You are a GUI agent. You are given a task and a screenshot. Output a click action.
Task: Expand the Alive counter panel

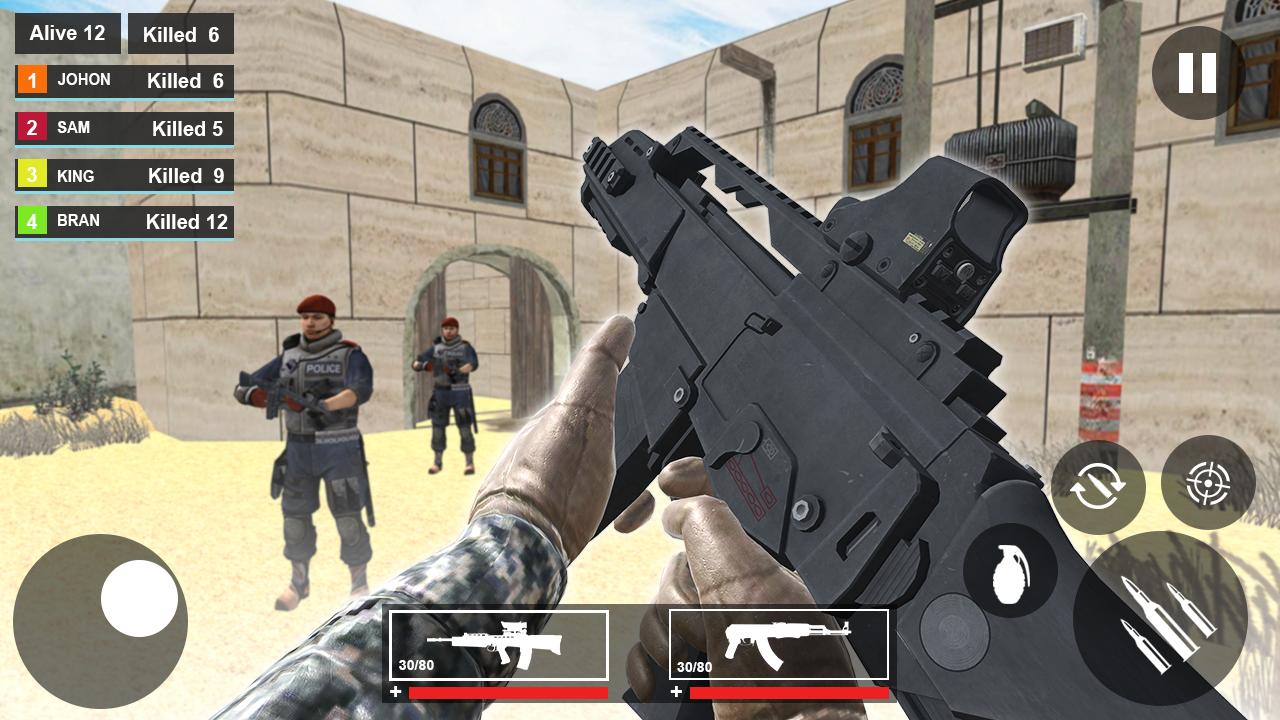tap(67, 33)
